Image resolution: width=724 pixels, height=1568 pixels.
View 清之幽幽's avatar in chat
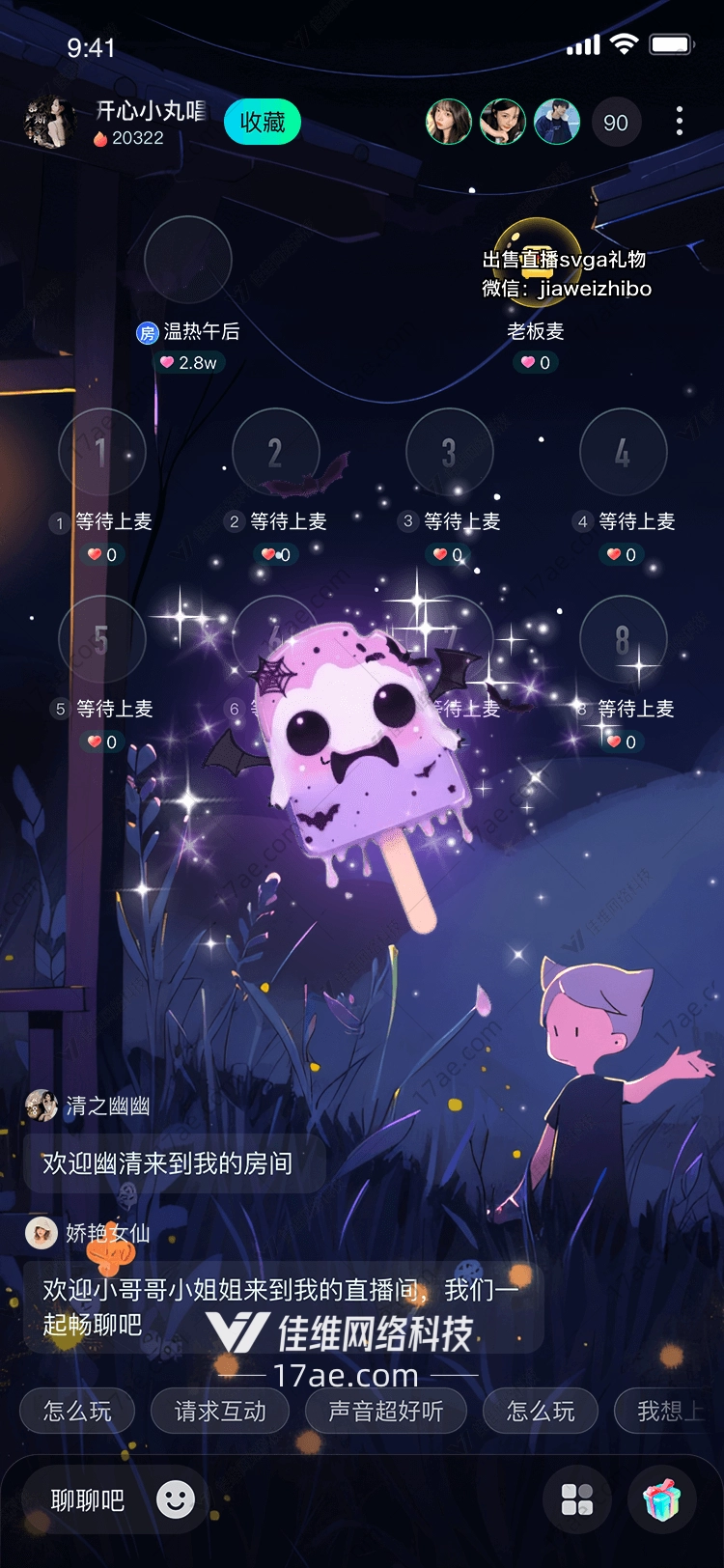pos(42,1106)
